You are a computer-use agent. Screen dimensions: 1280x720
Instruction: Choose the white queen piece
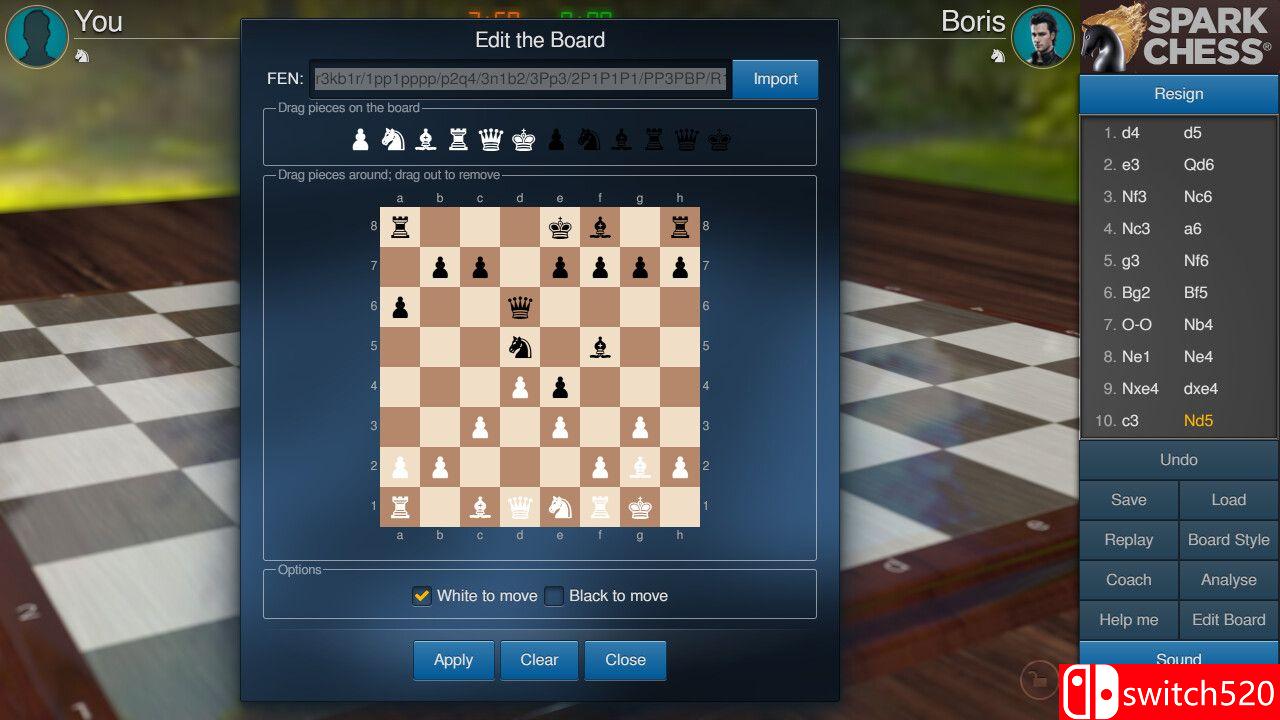(x=491, y=139)
